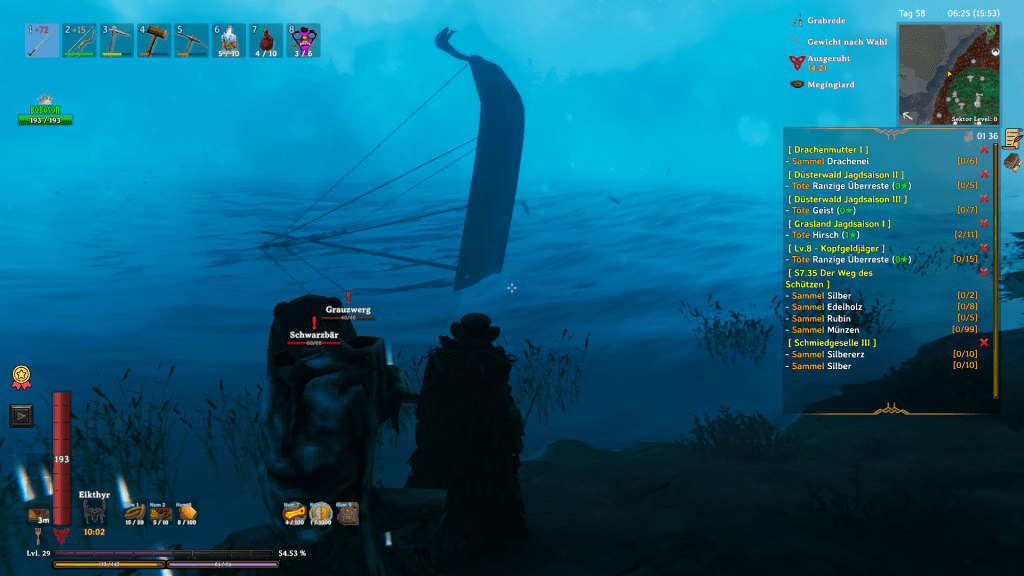Use the red pouch in slot 7
Image resolution: width=1024 pixels, height=576 pixels.
click(x=266, y=41)
